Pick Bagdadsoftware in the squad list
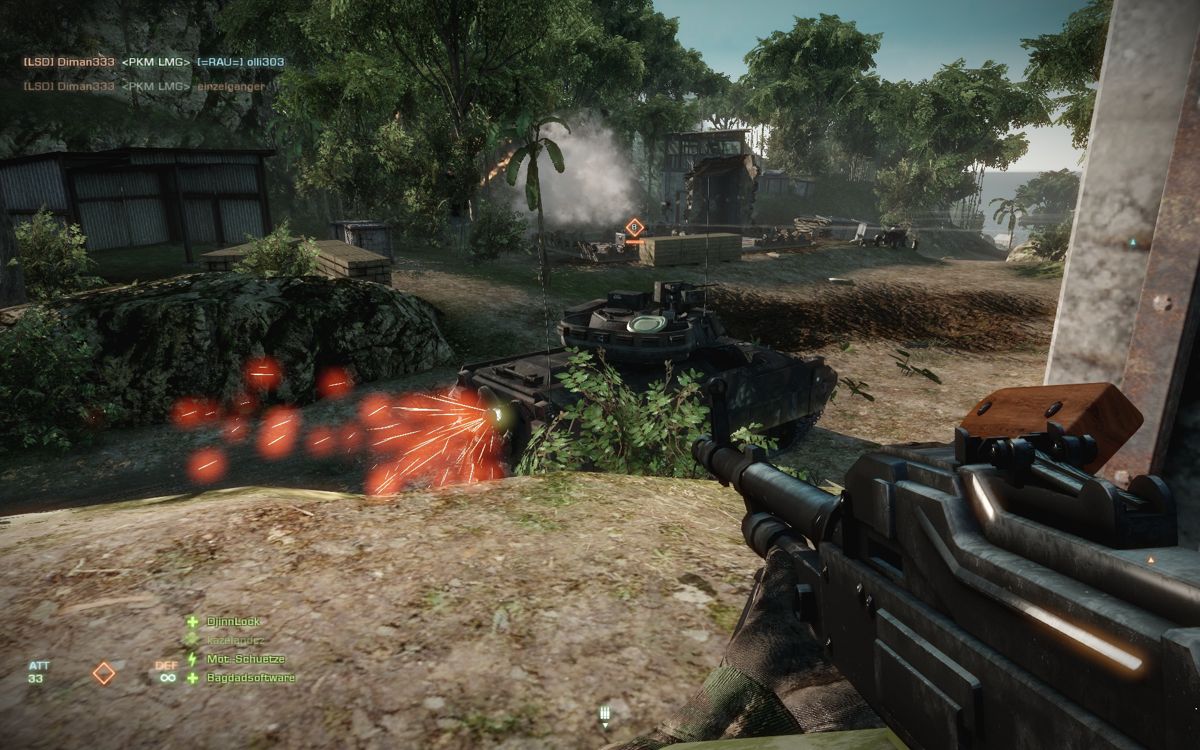Screen dimensions: 1200x750 click(249, 678)
